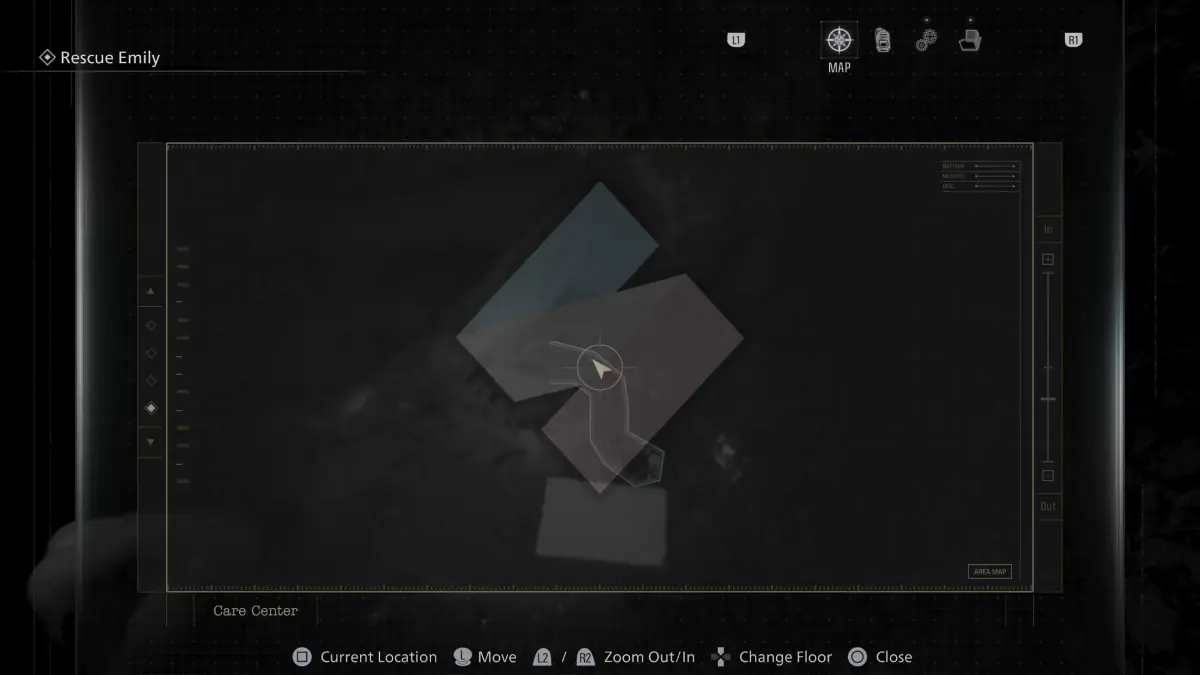Select the MAP compass tab
The image size is (1200, 675).
839,41
